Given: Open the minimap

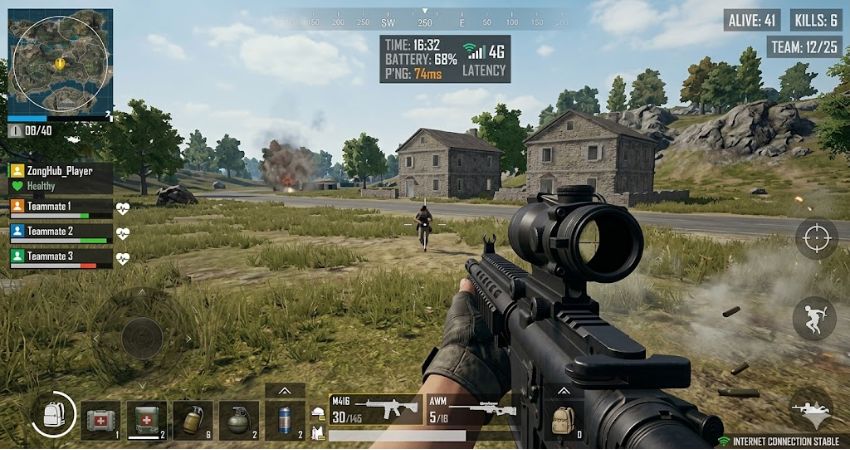Looking at the screenshot, I should tap(60, 60).
